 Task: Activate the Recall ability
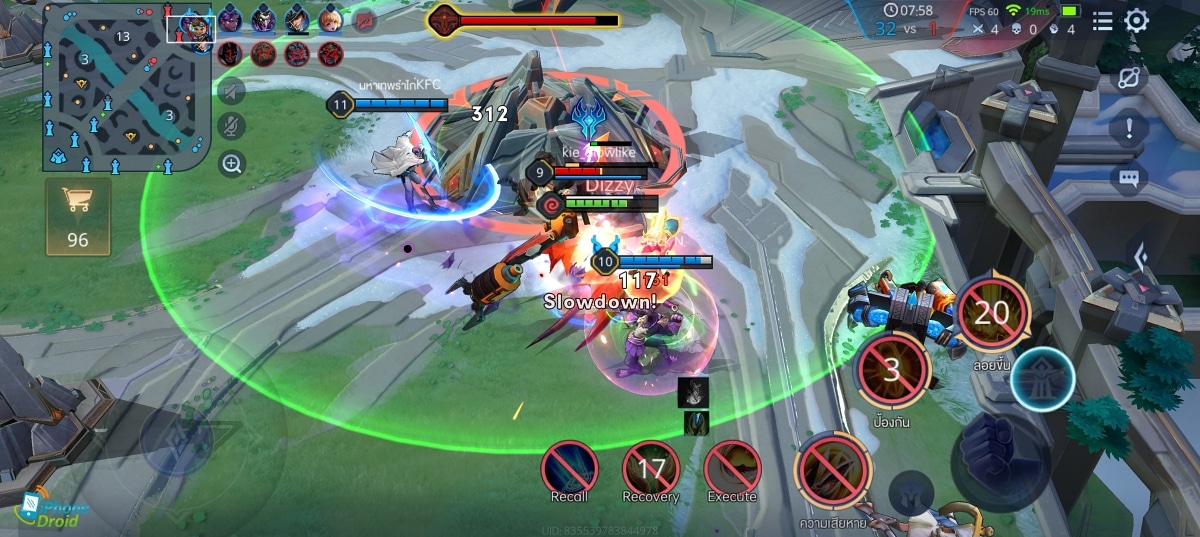(x=570, y=468)
